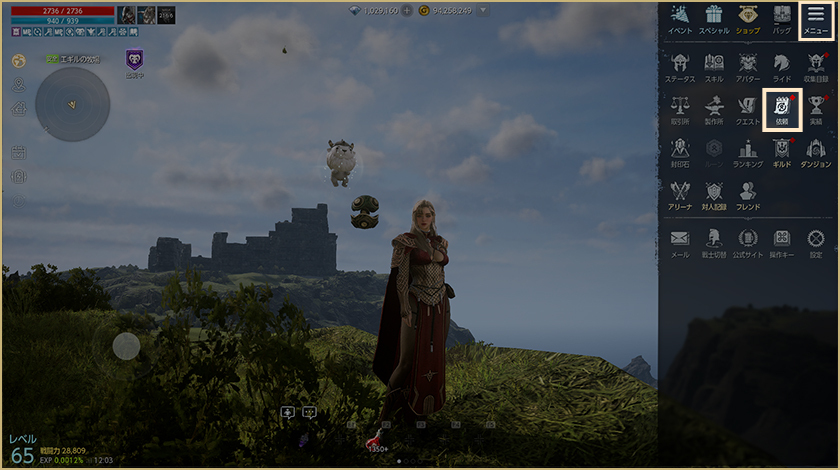Open the スキル book menu
This screenshot has height=470, width=840.
(x=714, y=65)
